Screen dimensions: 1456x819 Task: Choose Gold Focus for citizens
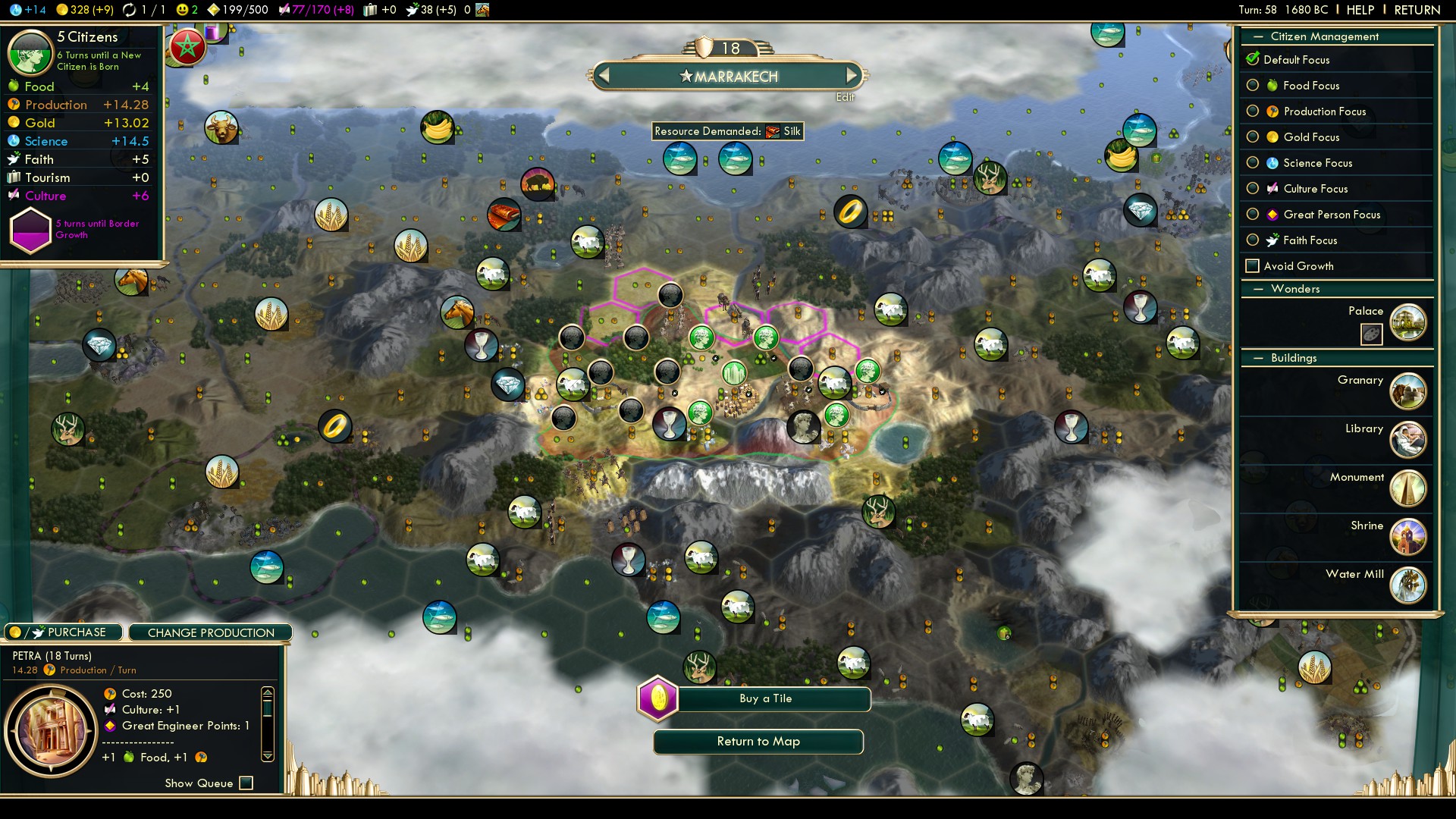pos(1253,137)
